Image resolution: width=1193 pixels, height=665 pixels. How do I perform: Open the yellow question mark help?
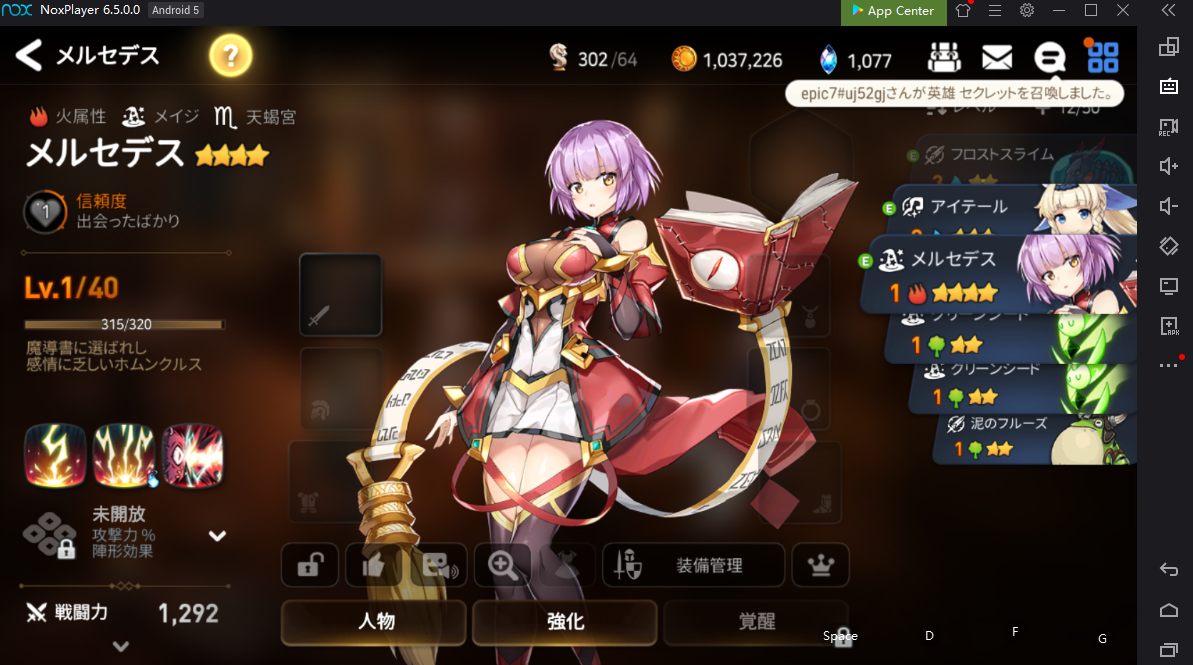230,56
